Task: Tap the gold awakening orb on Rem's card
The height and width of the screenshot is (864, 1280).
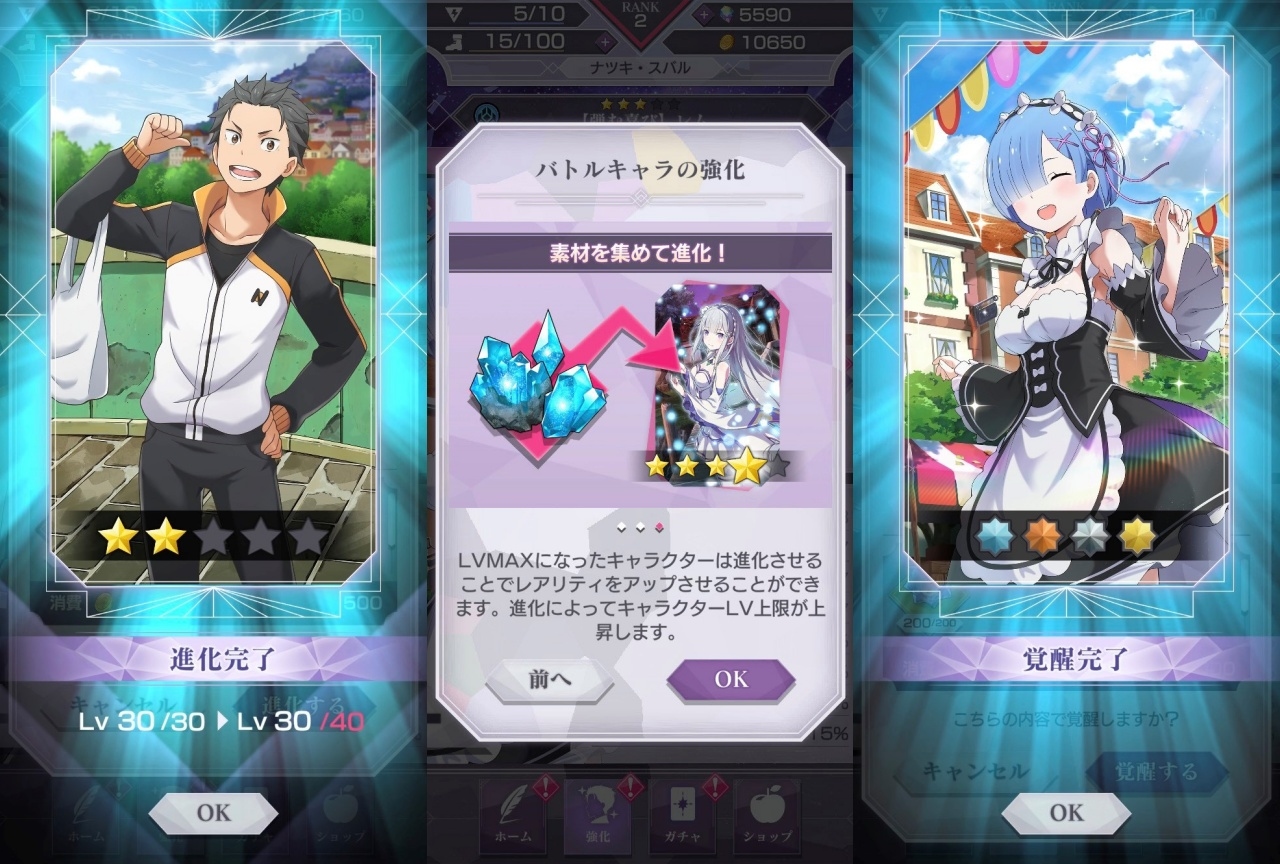Action: [x=1137, y=536]
